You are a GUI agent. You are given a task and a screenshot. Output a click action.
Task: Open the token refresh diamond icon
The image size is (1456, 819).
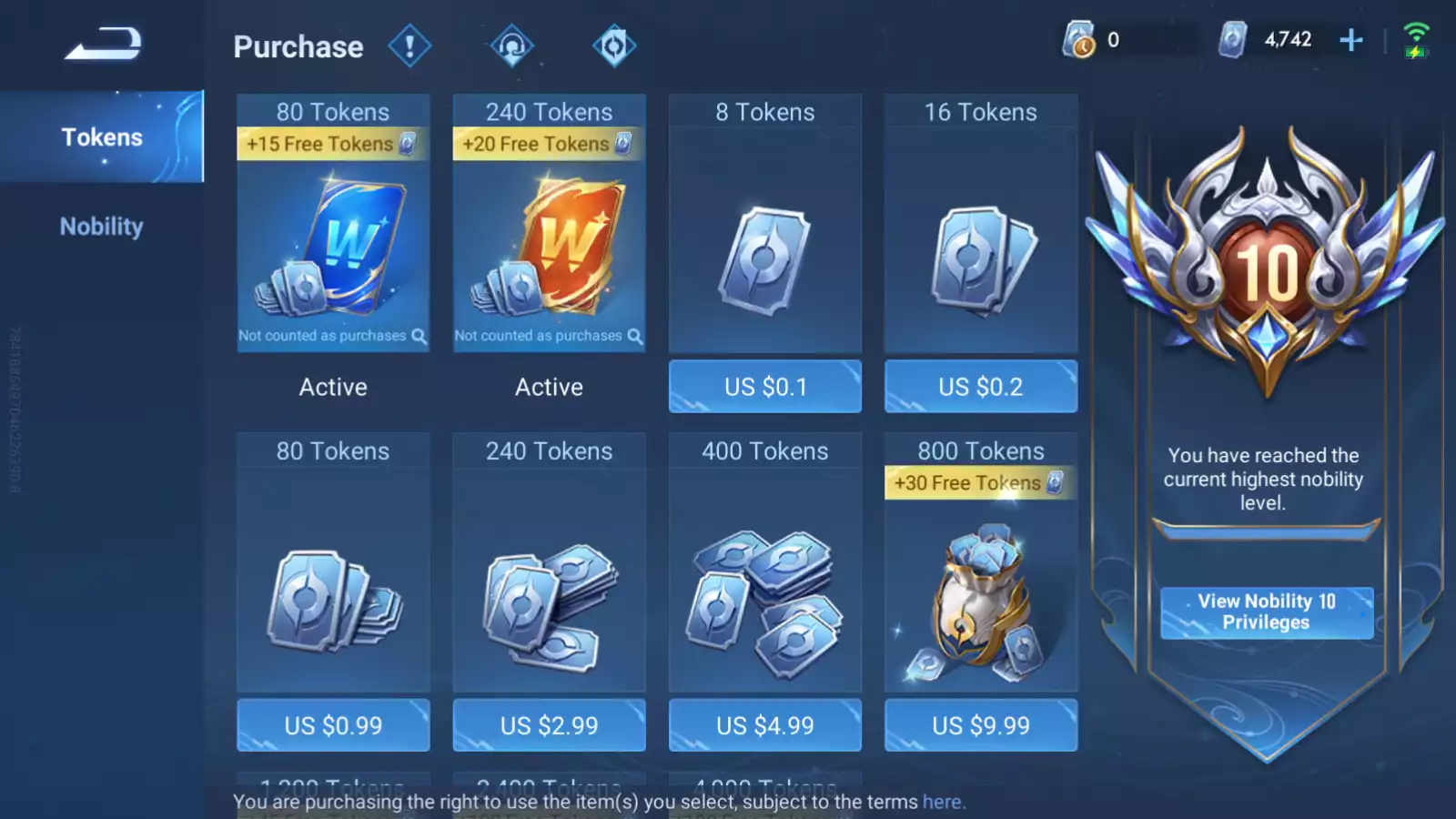[x=614, y=45]
